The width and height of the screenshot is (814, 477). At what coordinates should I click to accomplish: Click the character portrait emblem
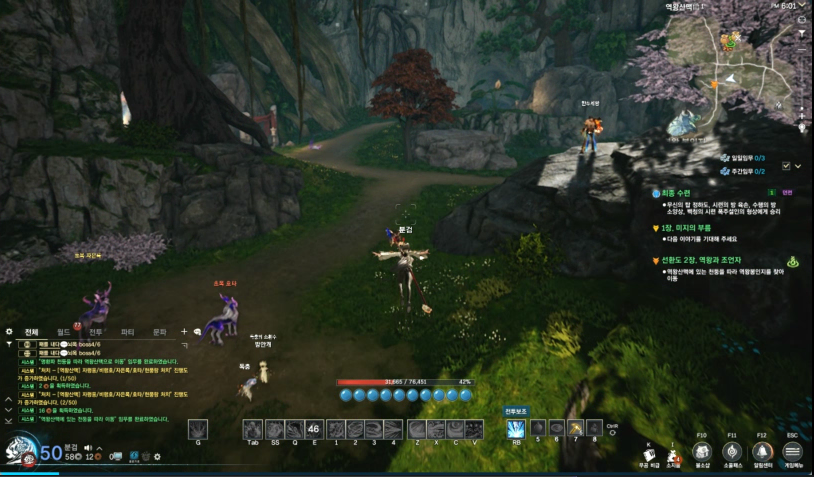20,452
